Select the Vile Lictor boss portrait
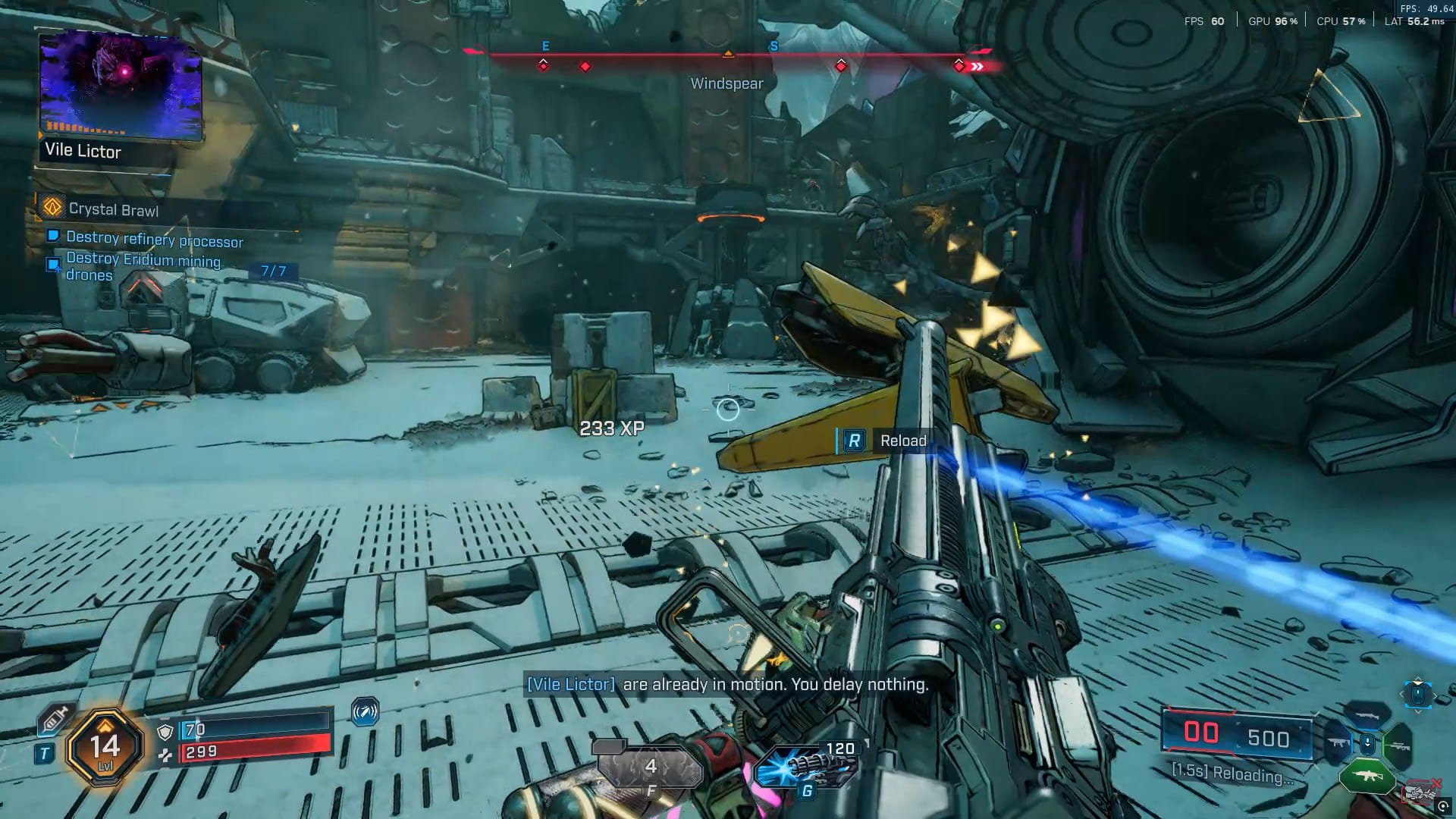This screenshot has height=819, width=1456. (121, 86)
